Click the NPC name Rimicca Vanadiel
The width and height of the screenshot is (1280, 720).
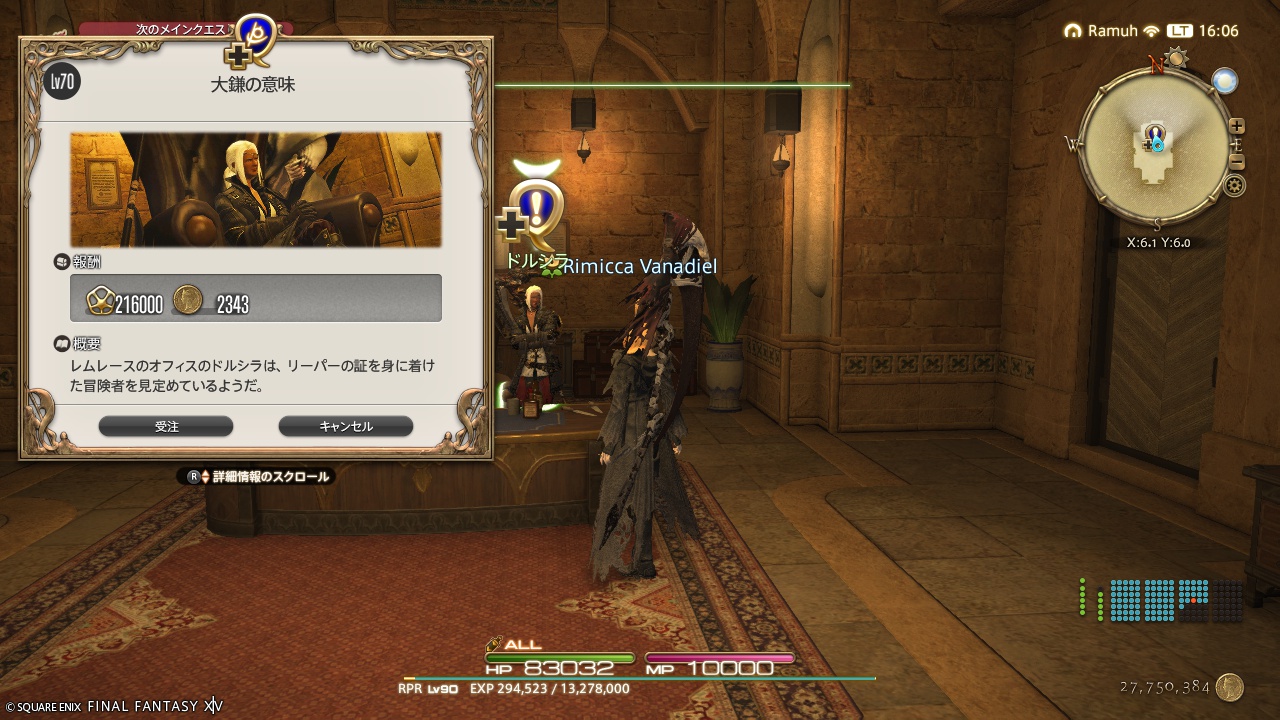point(637,267)
